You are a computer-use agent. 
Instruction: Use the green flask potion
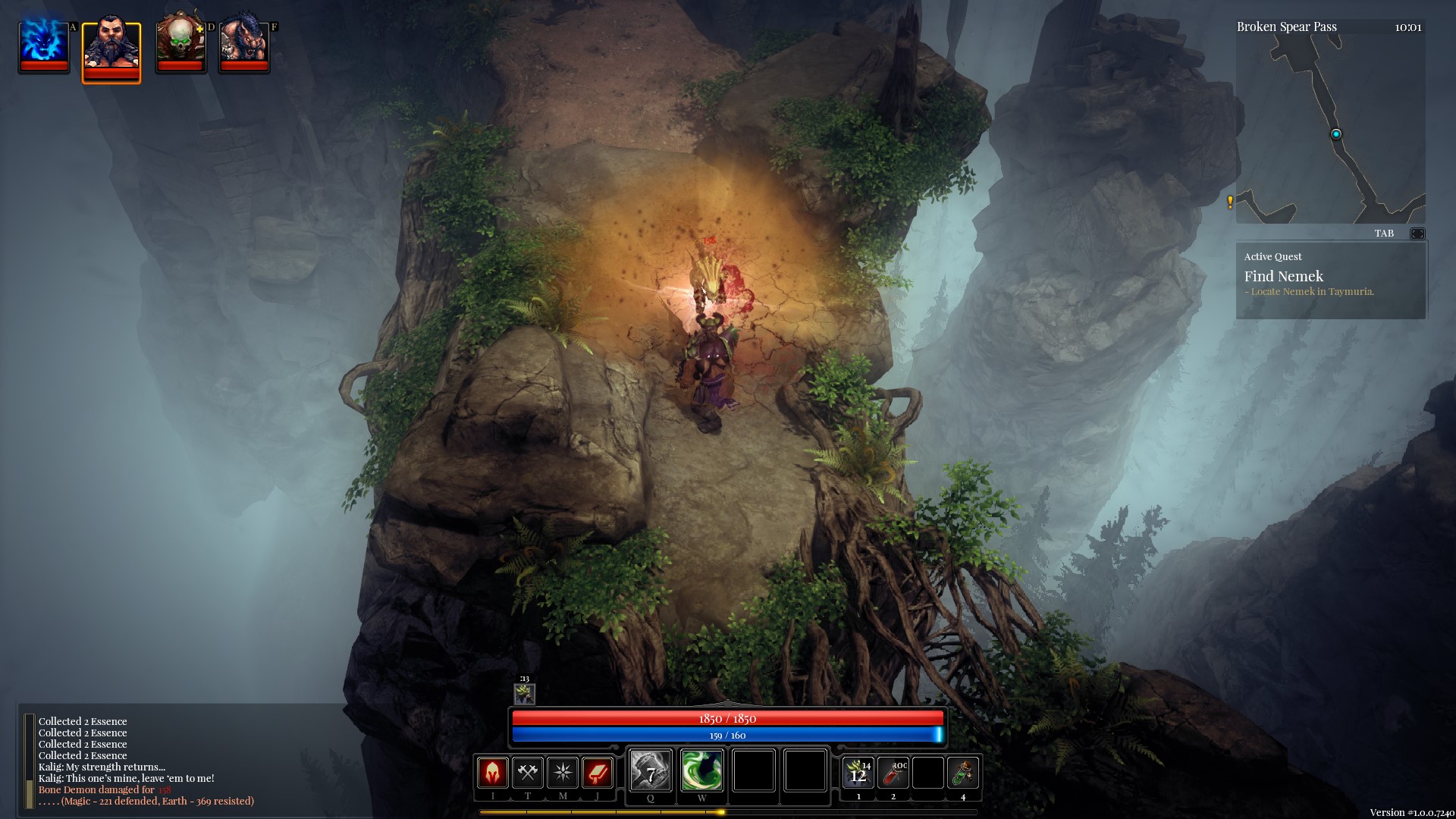(x=963, y=773)
